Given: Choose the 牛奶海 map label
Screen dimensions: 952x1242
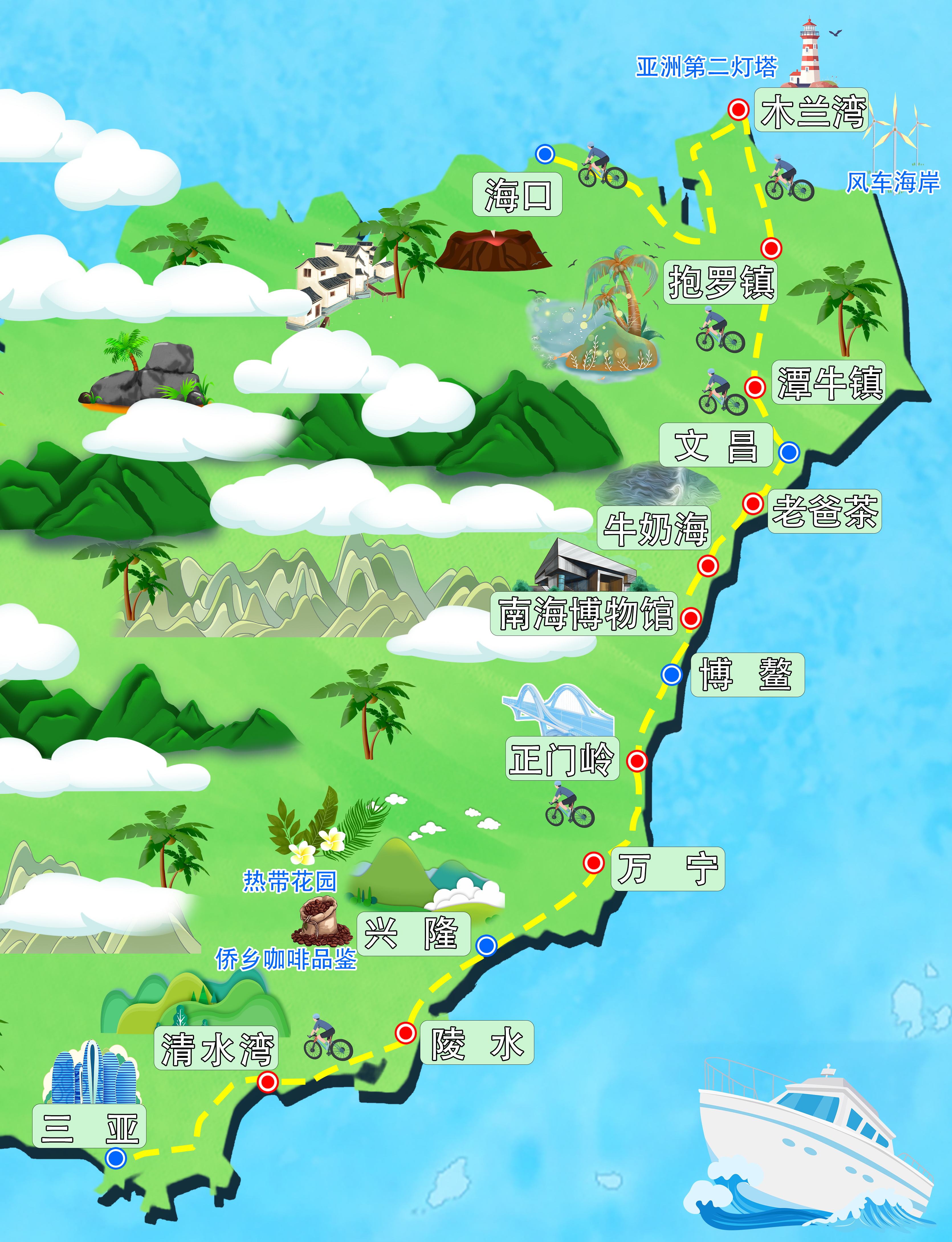Looking at the screenshot, I should 655,528.
